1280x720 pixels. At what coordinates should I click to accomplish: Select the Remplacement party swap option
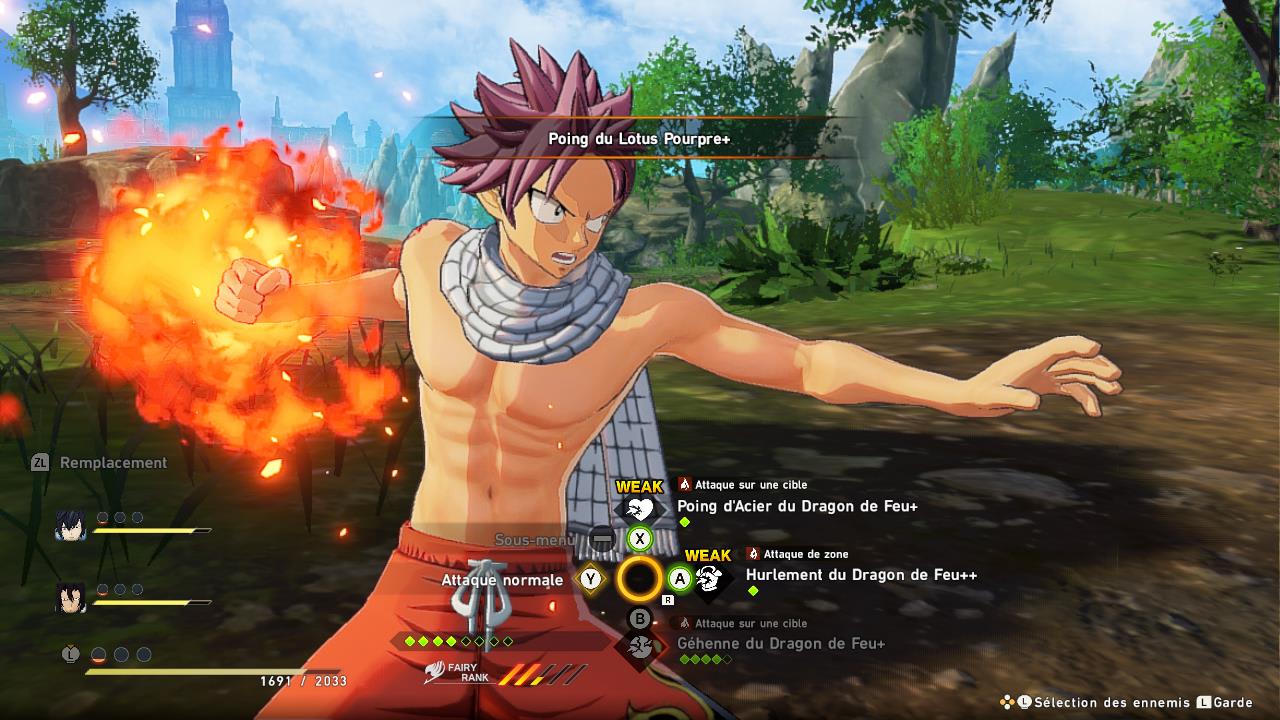coord(113,463)
